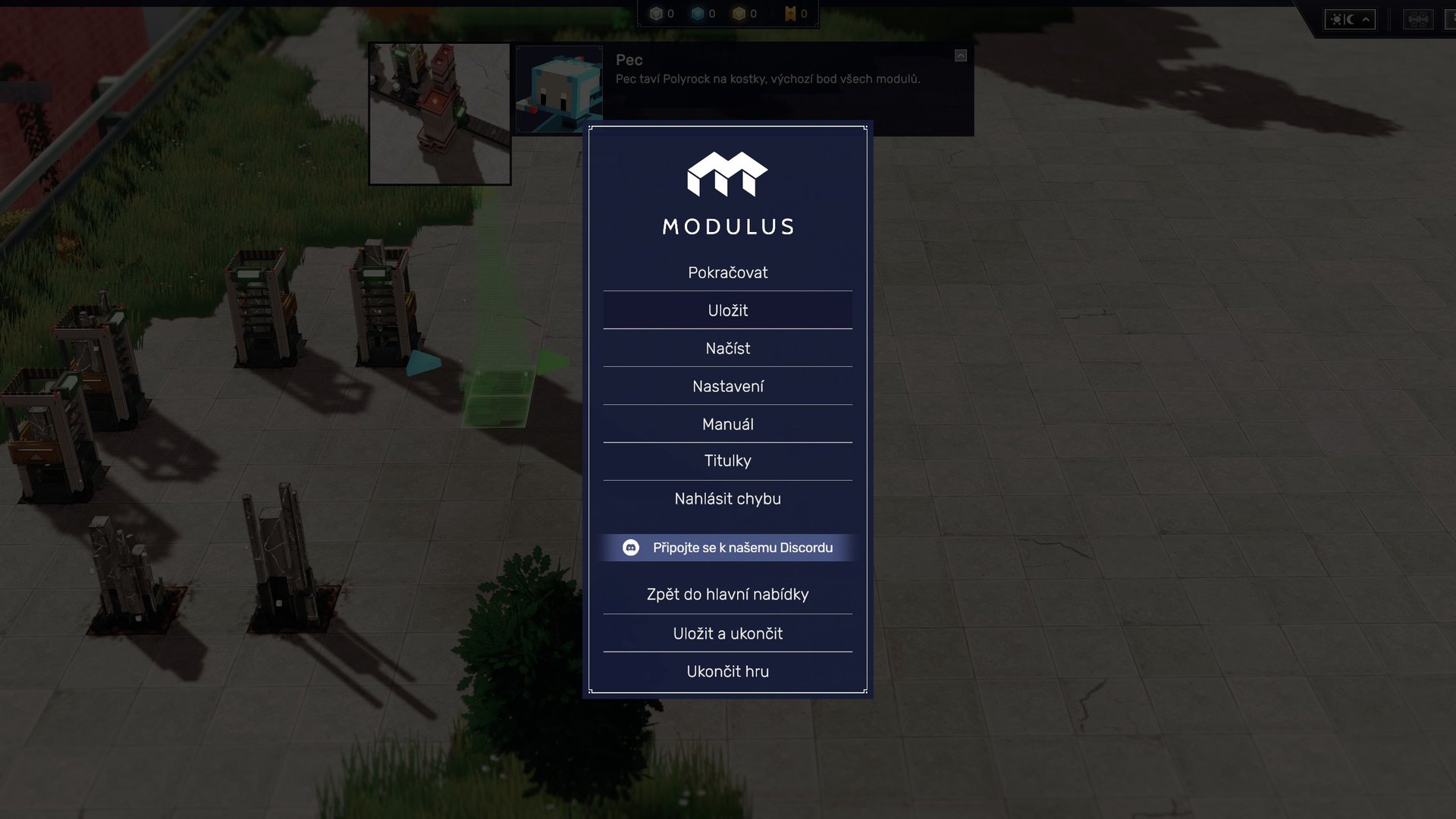Image resolution: width=1456 pixels, height=819 pixels.
Task: Select Načíst to load a game
Action: pyautogui.click(x=727, y=348)
